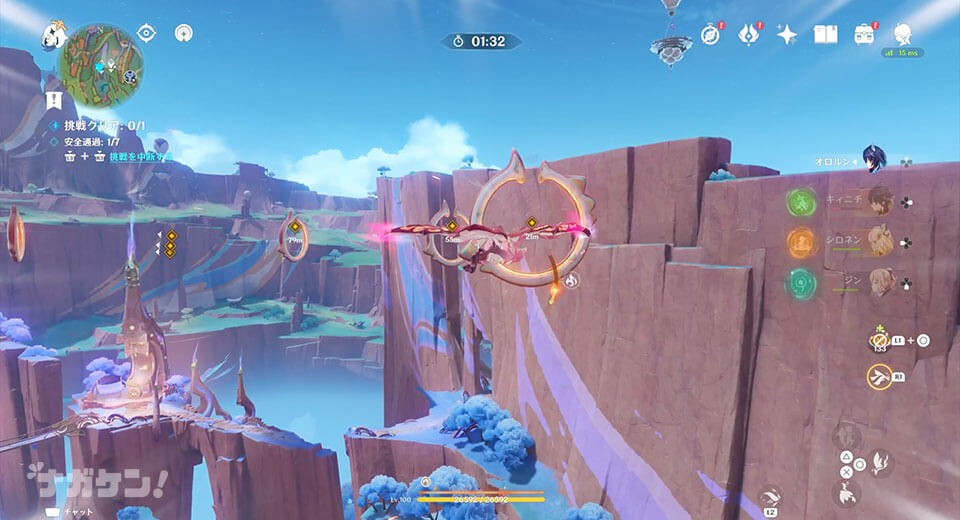Switch to party member キィニチ
Image resolution: width=960 pixels, height=520 pixels.
880,201
